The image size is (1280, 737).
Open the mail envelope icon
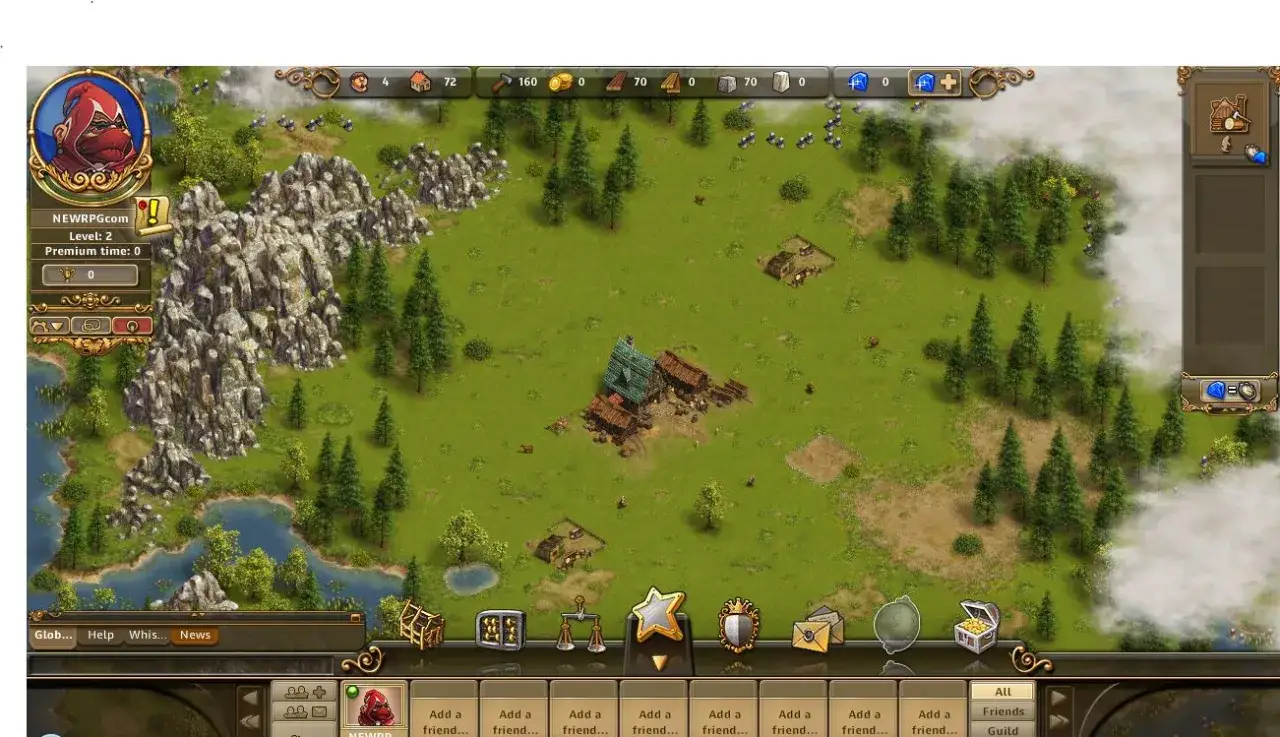coord(817,628)
